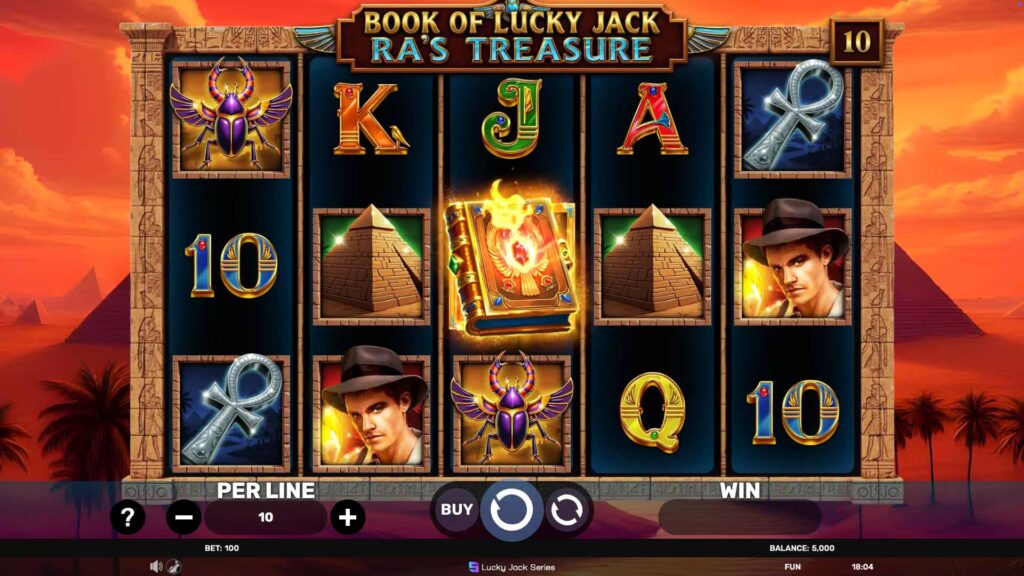This screenshot has height=576, width=1024.
Task: Spin the reels with the center button
Action: click(x=512, y=510)
